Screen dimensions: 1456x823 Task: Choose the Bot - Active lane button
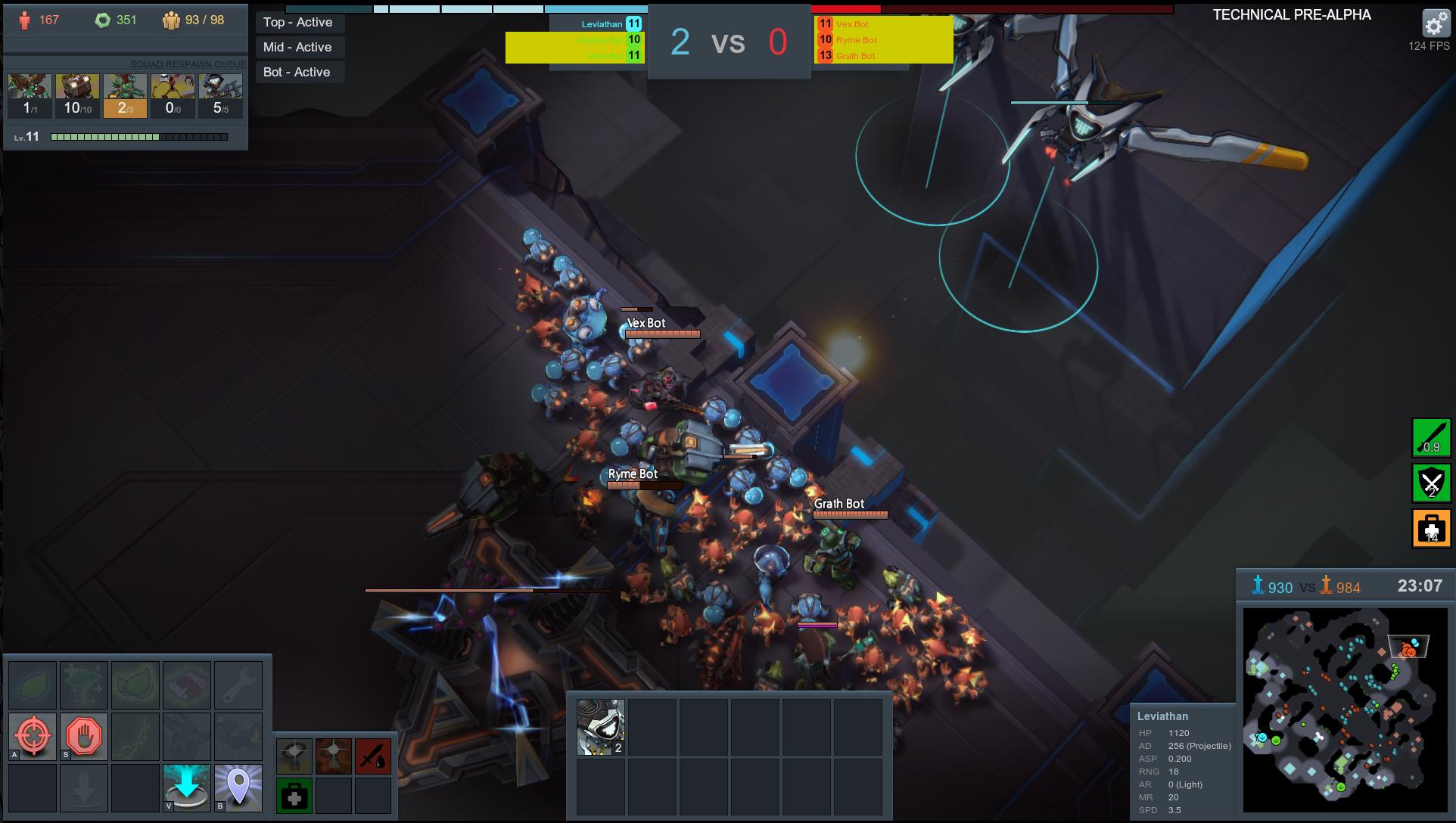pyautogui.click(x=298, y=73)
